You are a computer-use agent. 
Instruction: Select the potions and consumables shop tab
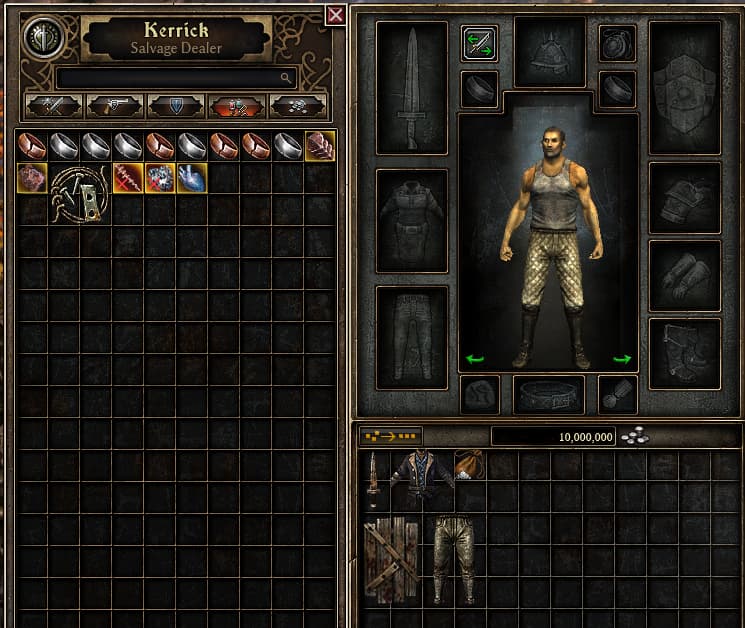pyautogui.click(x=237, y=105)
